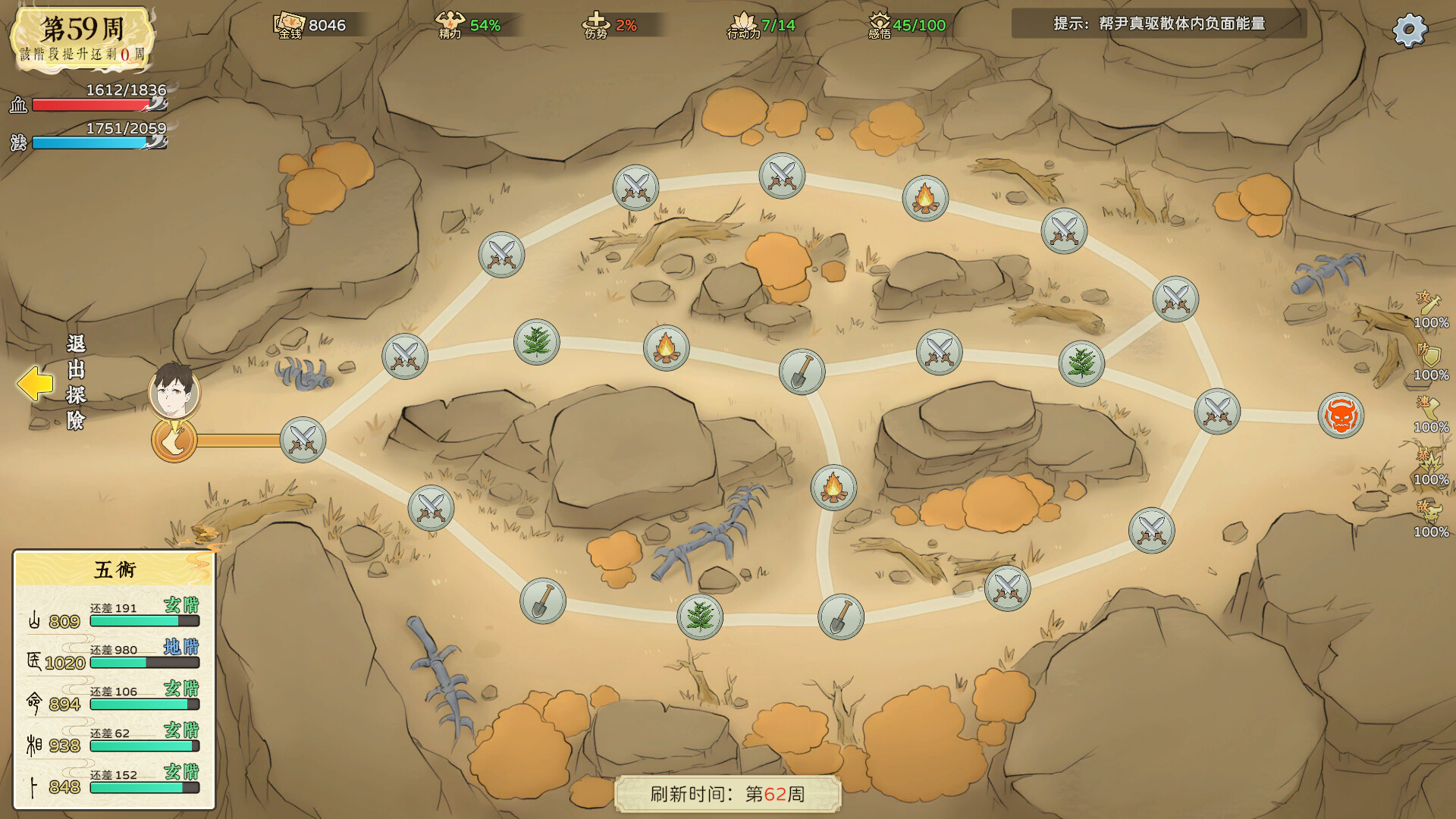1456x819 pixels.
Task: Choose the crossed-swords node linked to start marker
Action: point(303,440)
